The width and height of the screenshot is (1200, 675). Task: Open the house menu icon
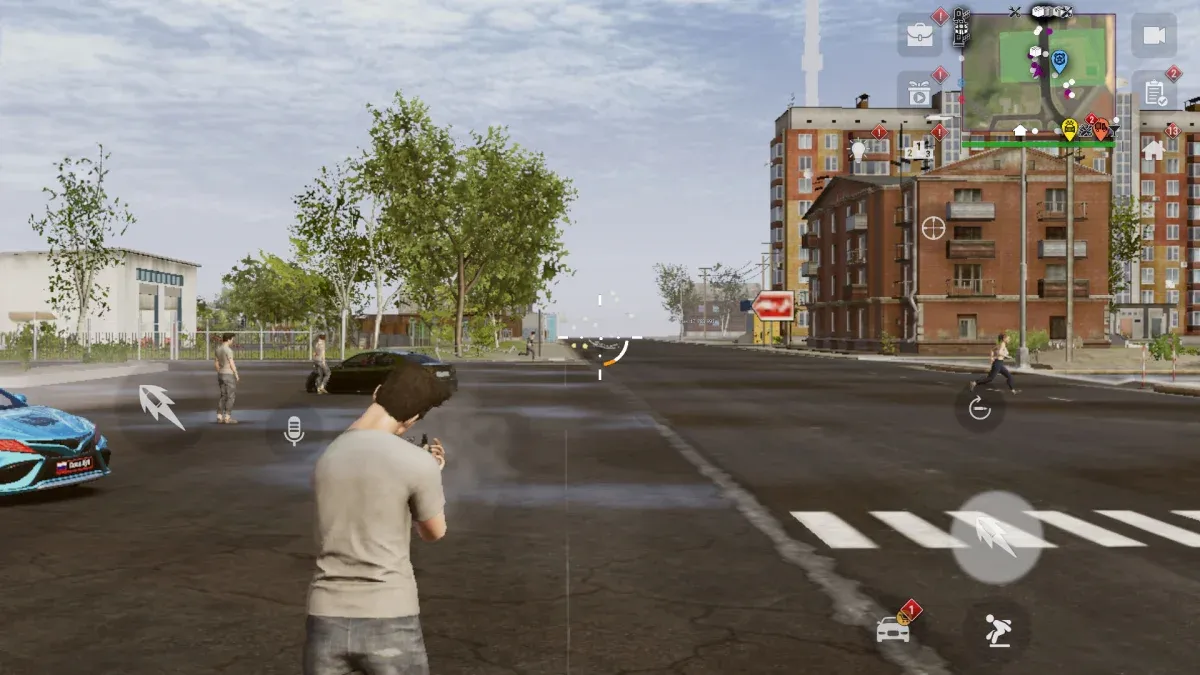coord(1153,151)
